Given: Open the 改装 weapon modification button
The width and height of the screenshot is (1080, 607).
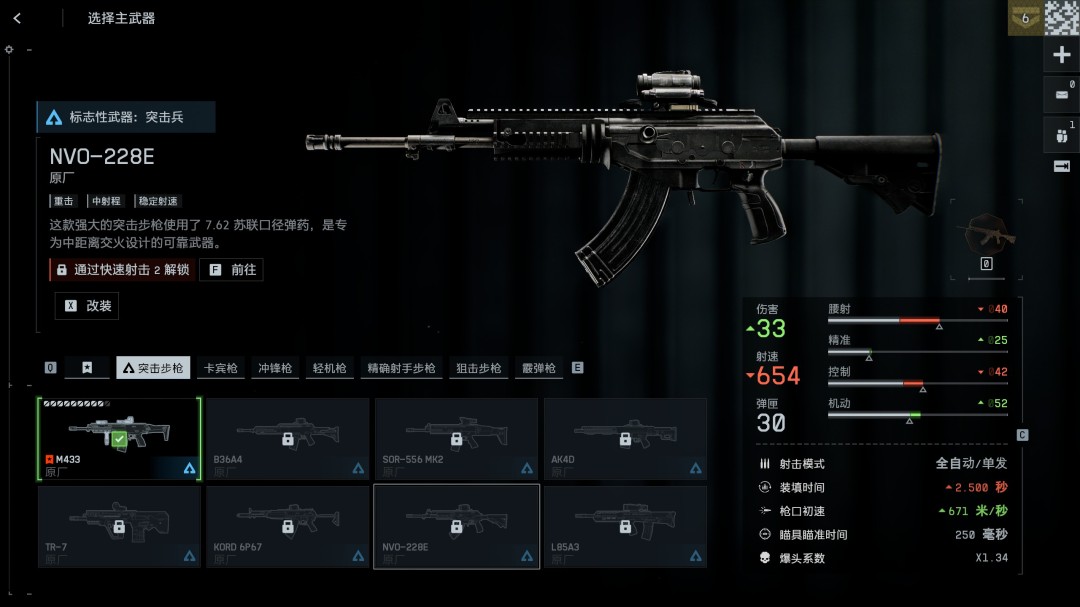Looking at the screenshot, I should point(87,306).
